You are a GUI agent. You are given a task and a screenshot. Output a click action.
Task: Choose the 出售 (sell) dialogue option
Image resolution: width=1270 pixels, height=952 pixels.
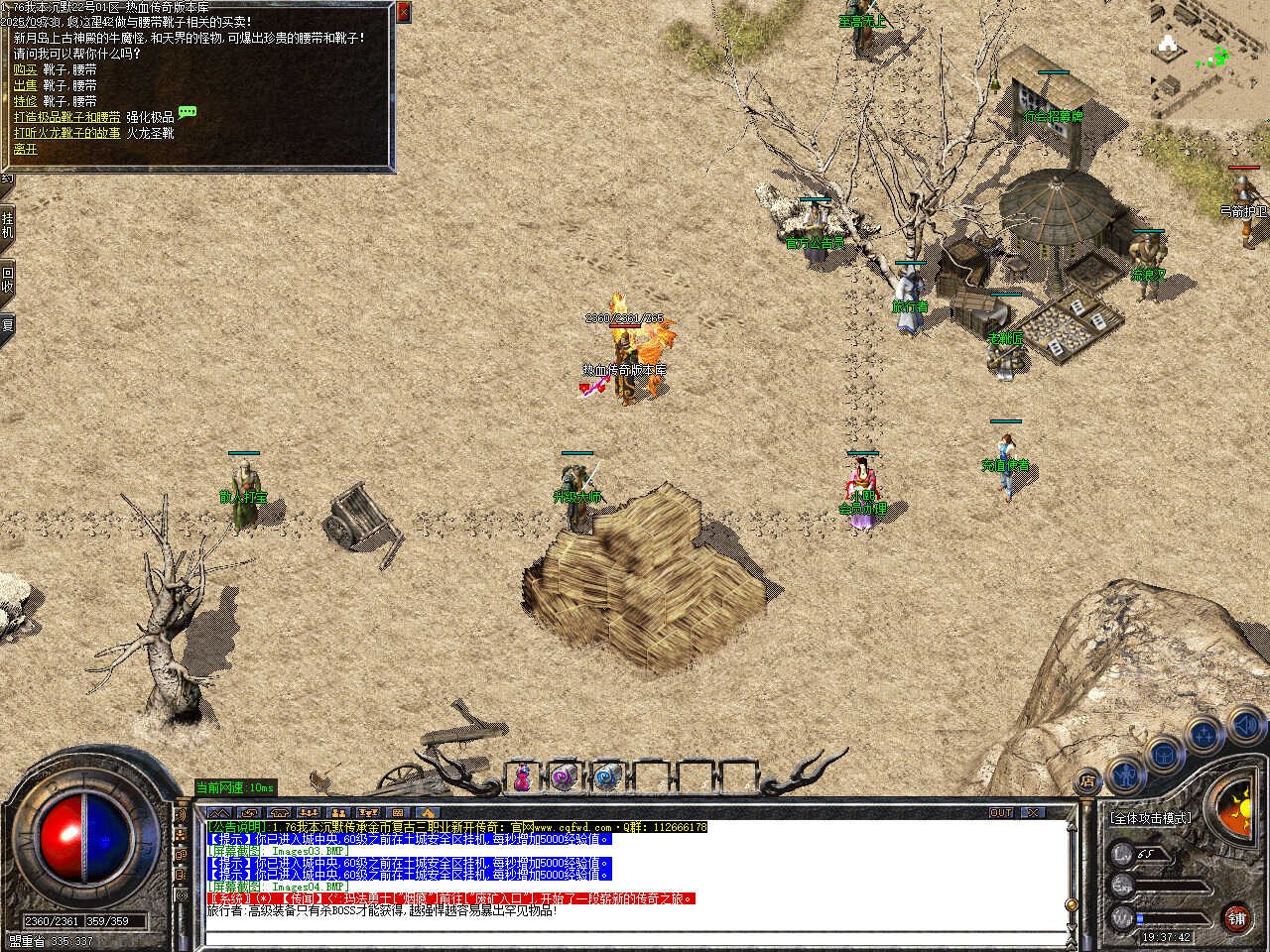(x=25, y=85)
